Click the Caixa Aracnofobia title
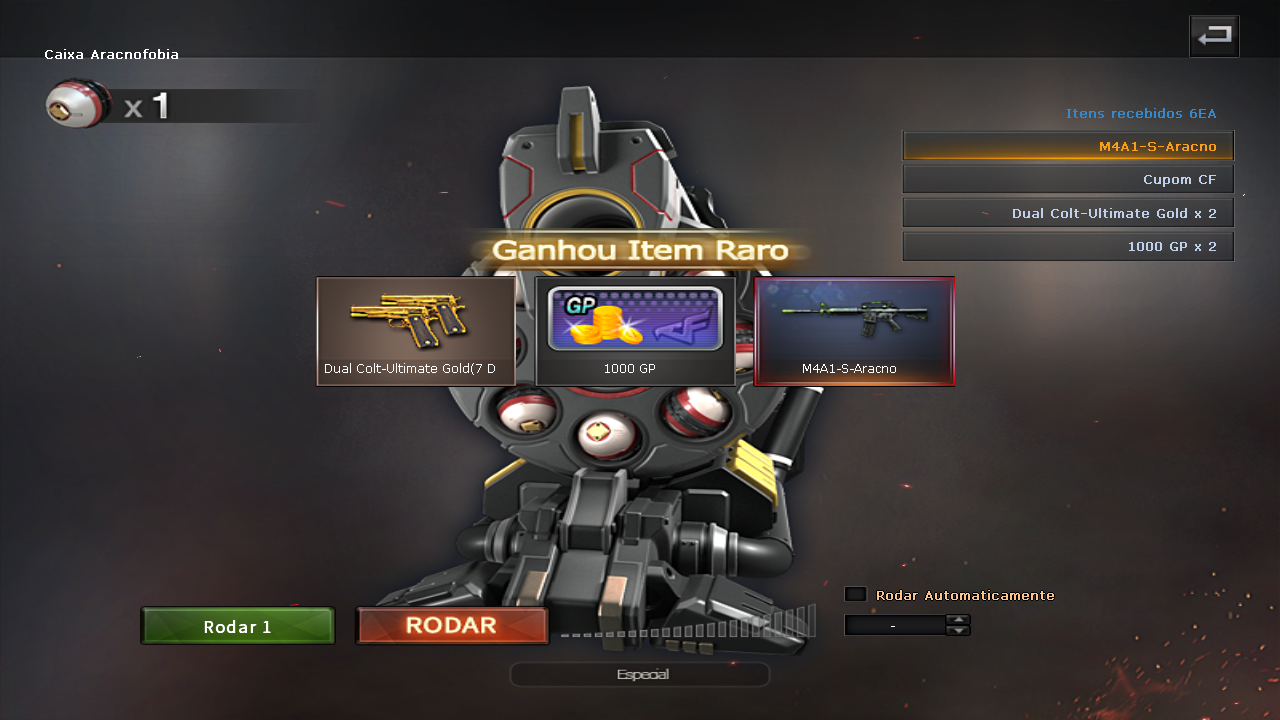Image resolution: width=1280 pixels, height=720 pixels. [x=111, y=55]
